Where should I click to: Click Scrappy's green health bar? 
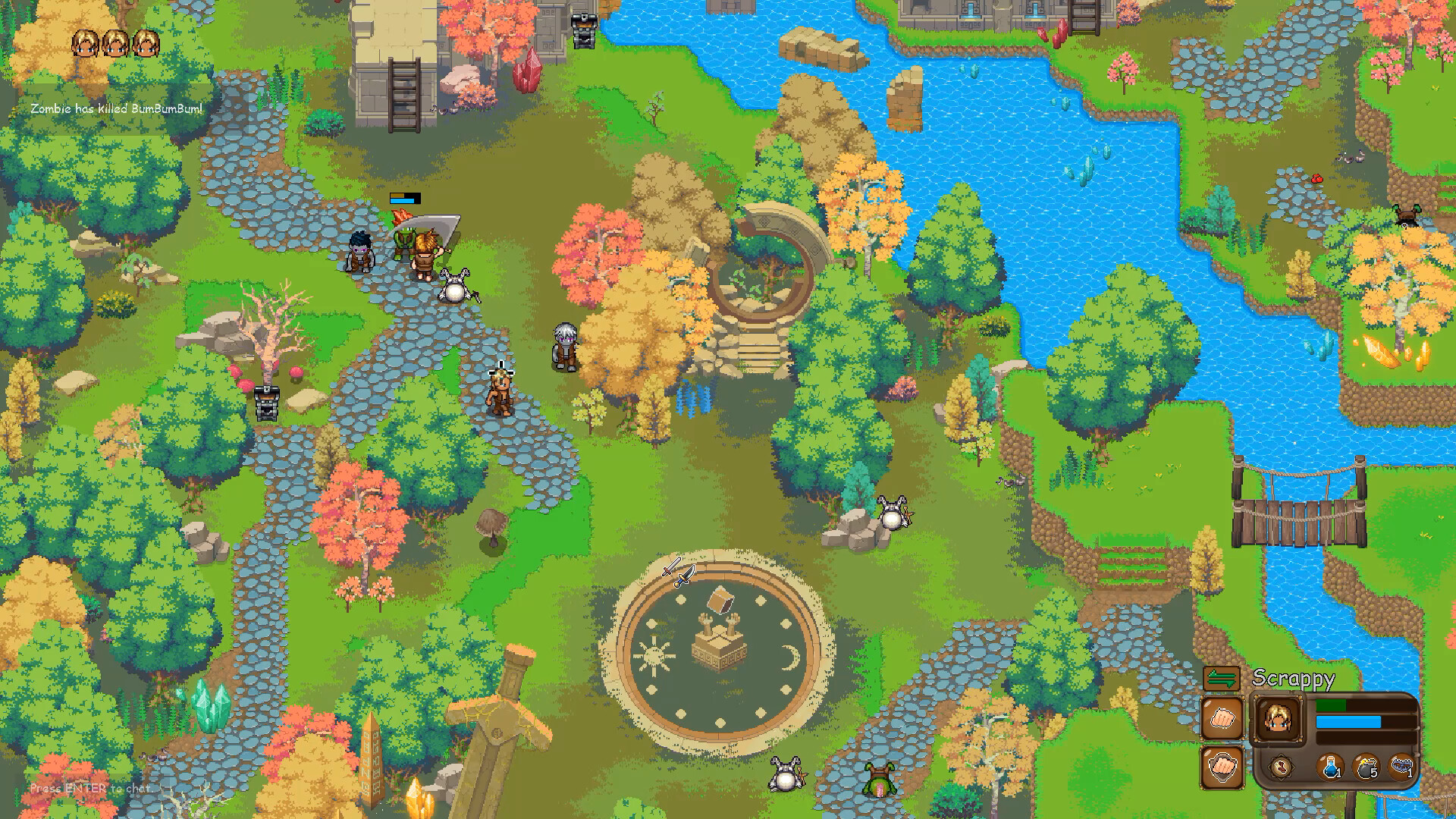coord(1332,705)
